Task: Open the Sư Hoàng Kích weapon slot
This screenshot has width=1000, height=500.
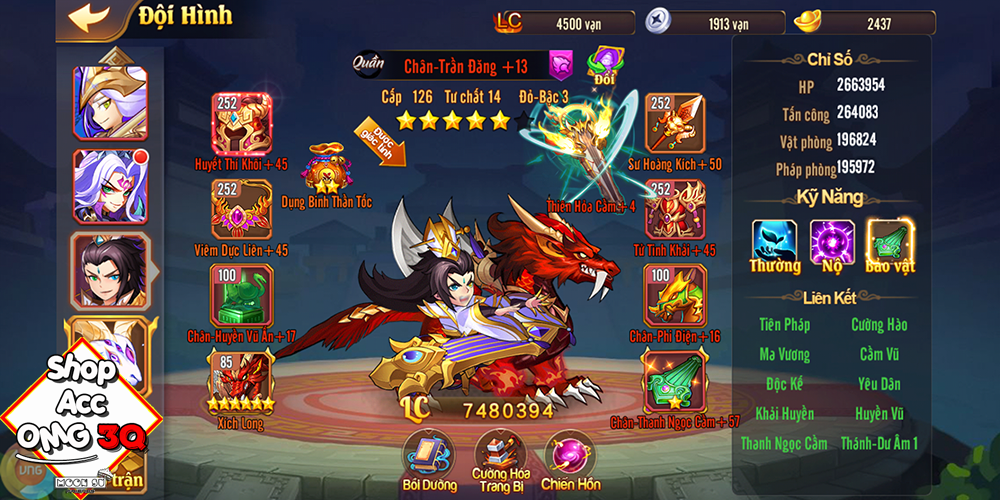Action: coord(674,123)
